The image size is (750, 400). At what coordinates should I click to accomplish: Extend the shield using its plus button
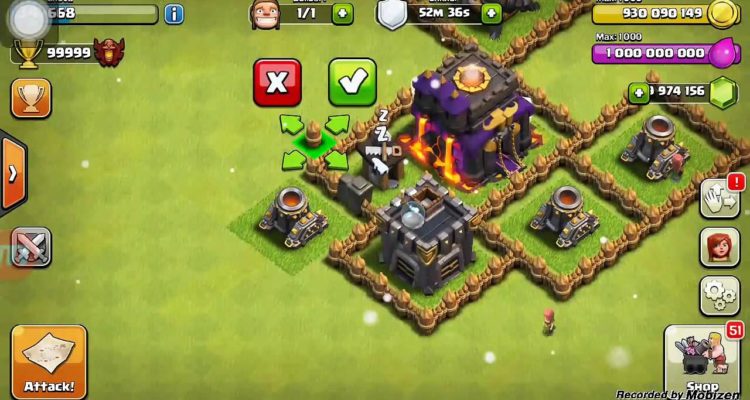pos(491,14)
